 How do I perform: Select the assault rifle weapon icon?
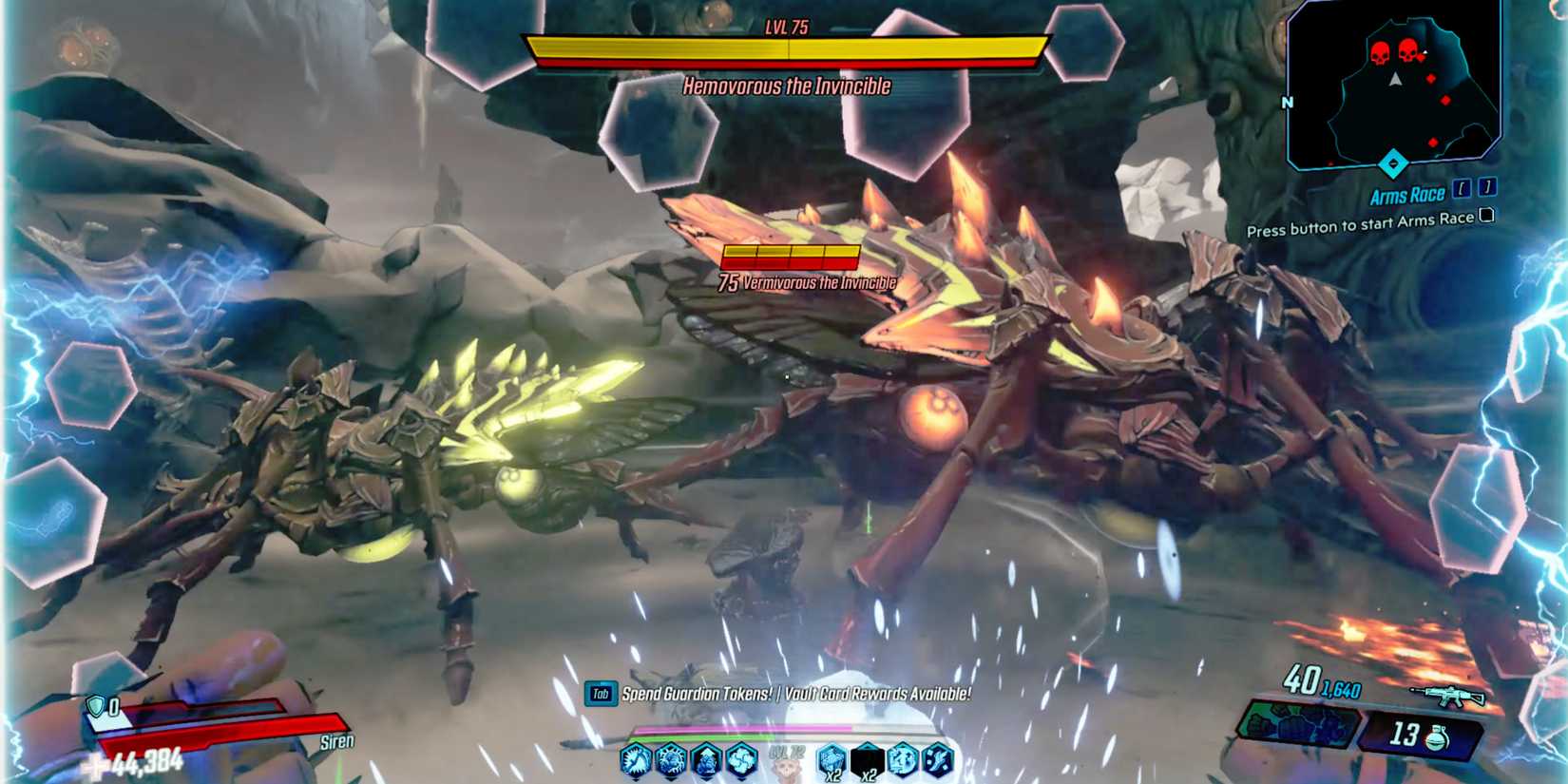tap(1444, 697)
